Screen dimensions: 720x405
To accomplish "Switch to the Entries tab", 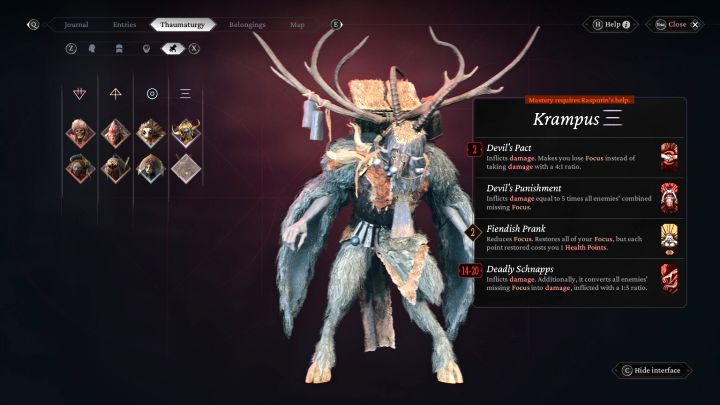I will 124,24.
